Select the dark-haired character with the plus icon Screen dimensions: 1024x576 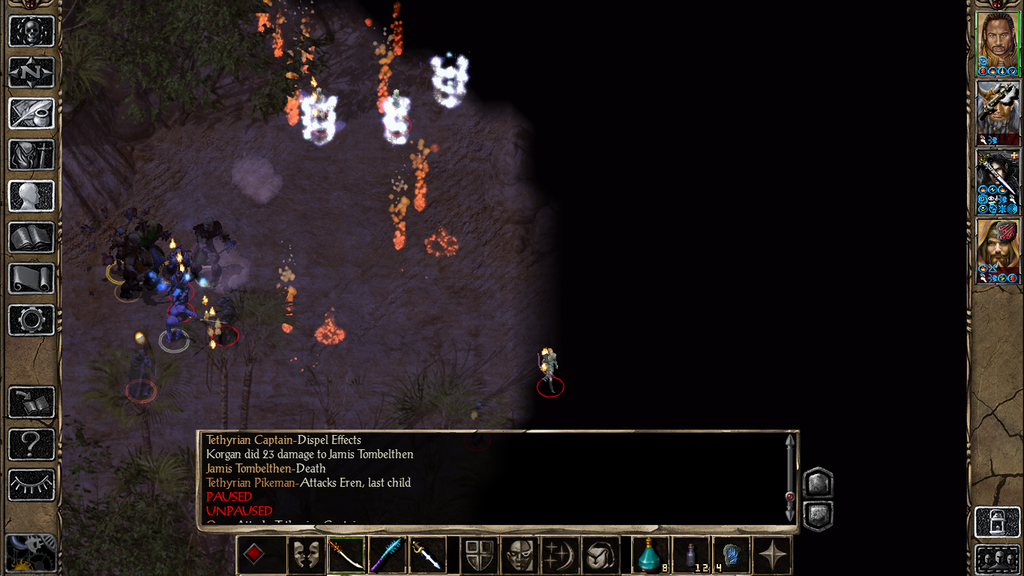point(997,181)
